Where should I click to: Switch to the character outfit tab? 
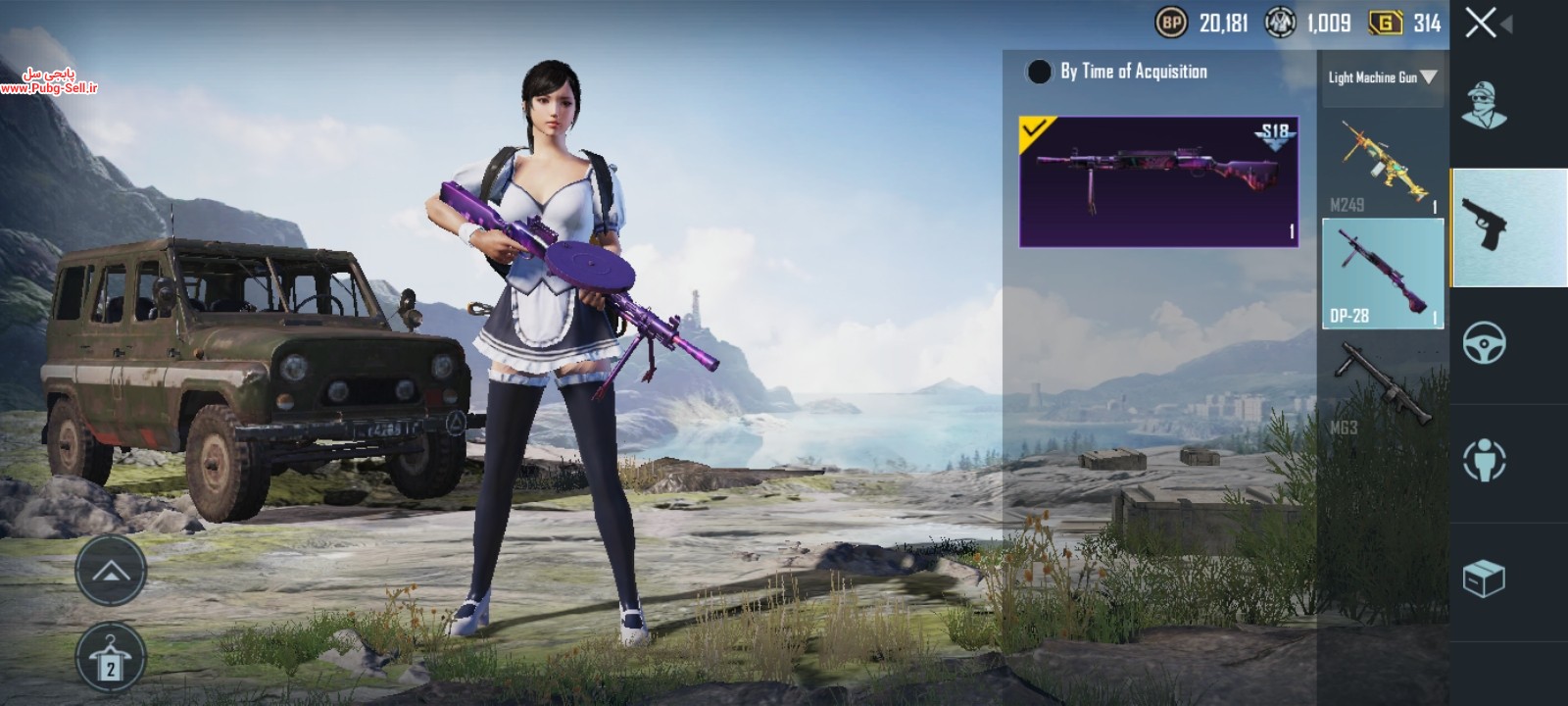click(1485, 103)
